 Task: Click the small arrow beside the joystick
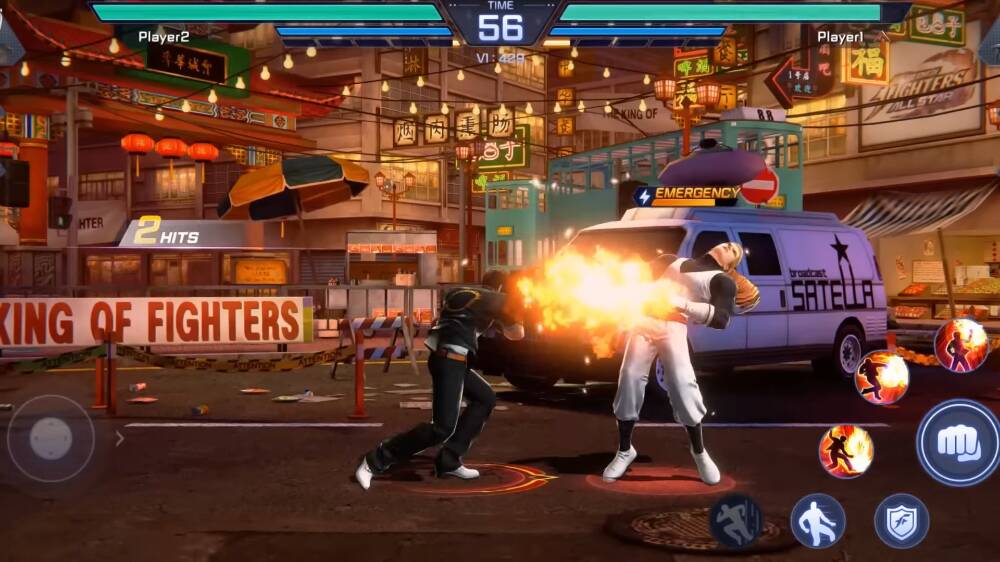pos(120,438)
